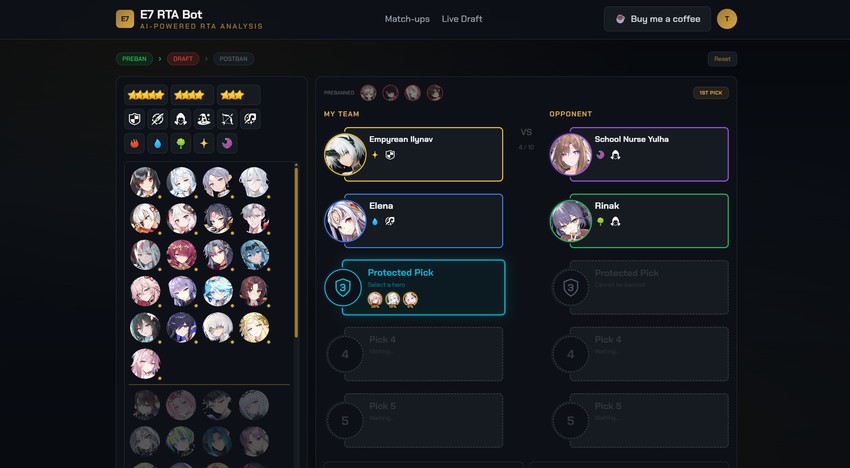This screenshot has width=850, height=468.
Task: Toggle the Knight shield class filter
Action: pyautogui.click(x=134, y=119)
